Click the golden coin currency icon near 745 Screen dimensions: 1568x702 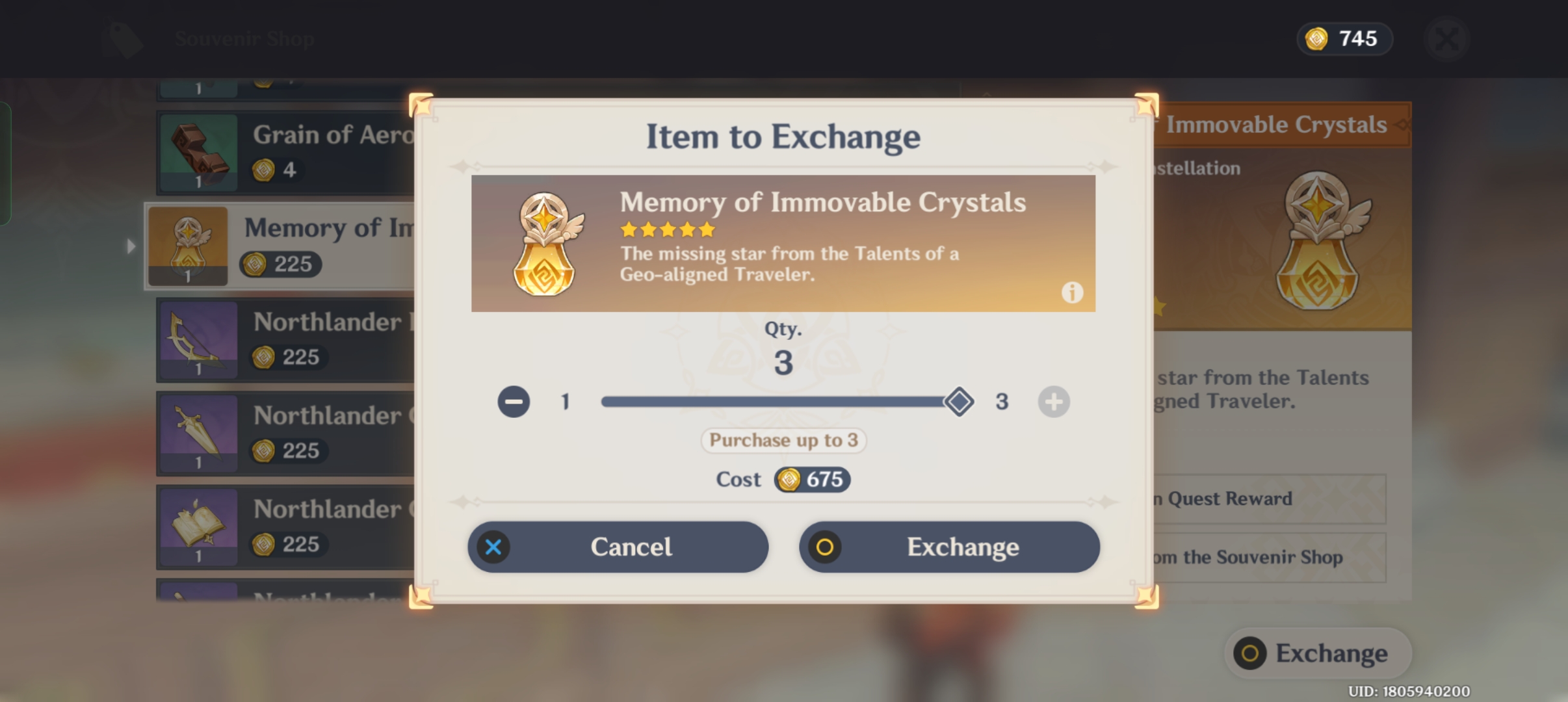pos(1316,38)
